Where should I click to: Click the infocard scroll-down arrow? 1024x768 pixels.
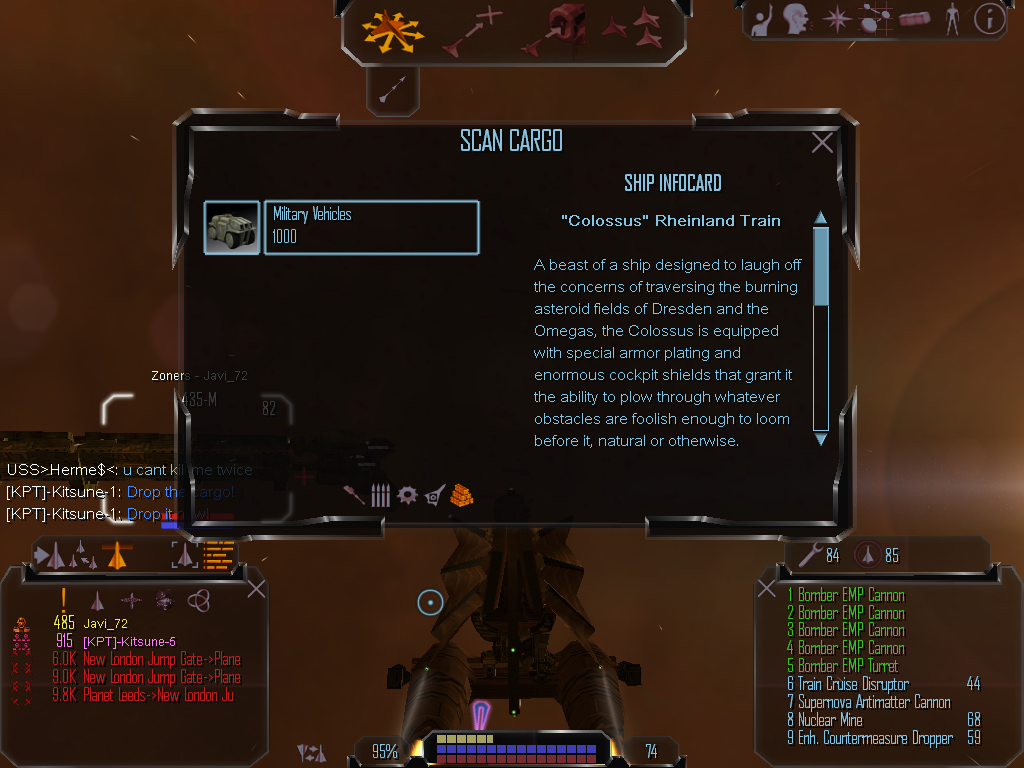pyautogui.click(x=821, y=438)
